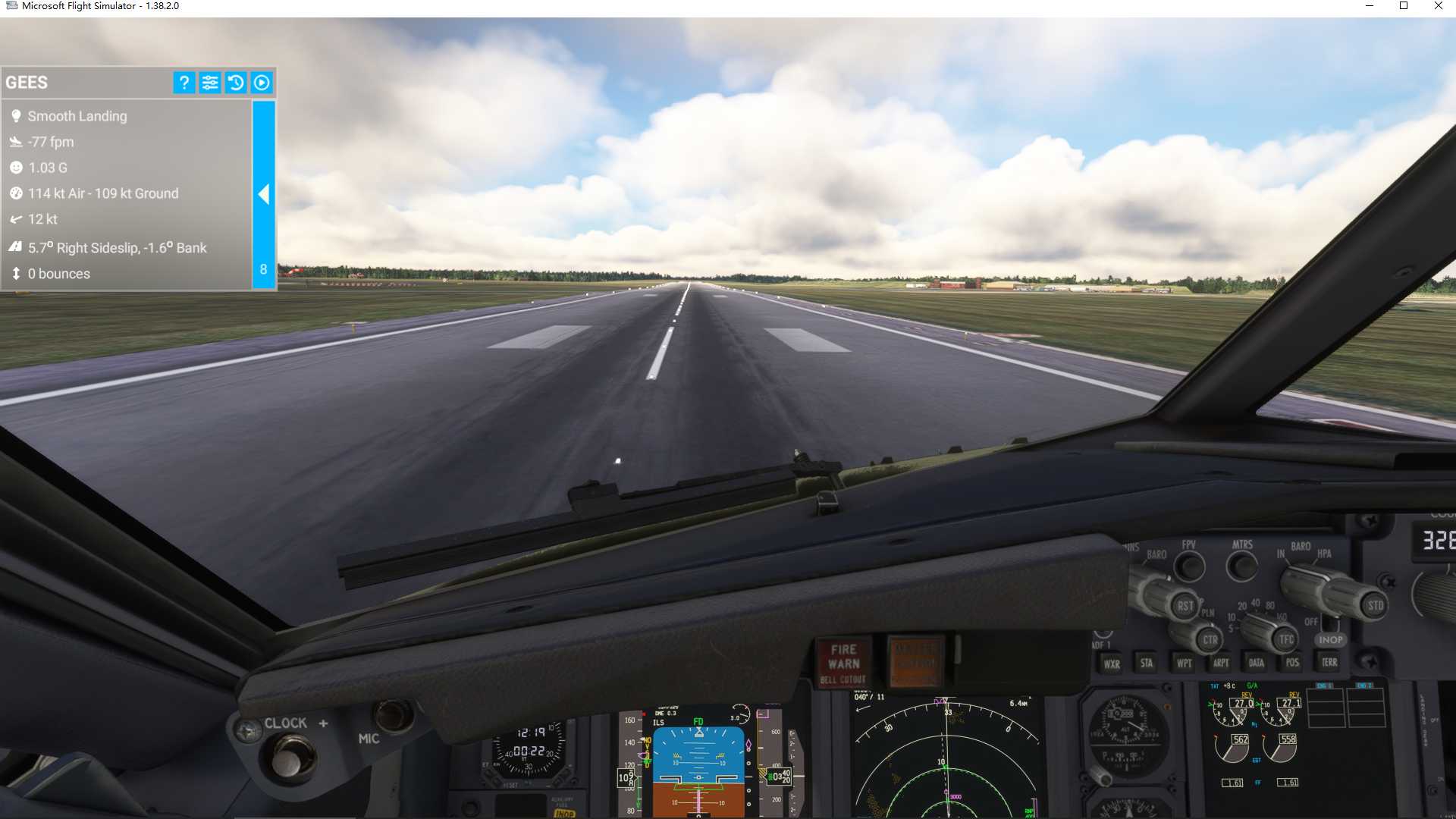Click the GEES panel title
This screenshot has width=1456, height=819.
tap(27, 82)
